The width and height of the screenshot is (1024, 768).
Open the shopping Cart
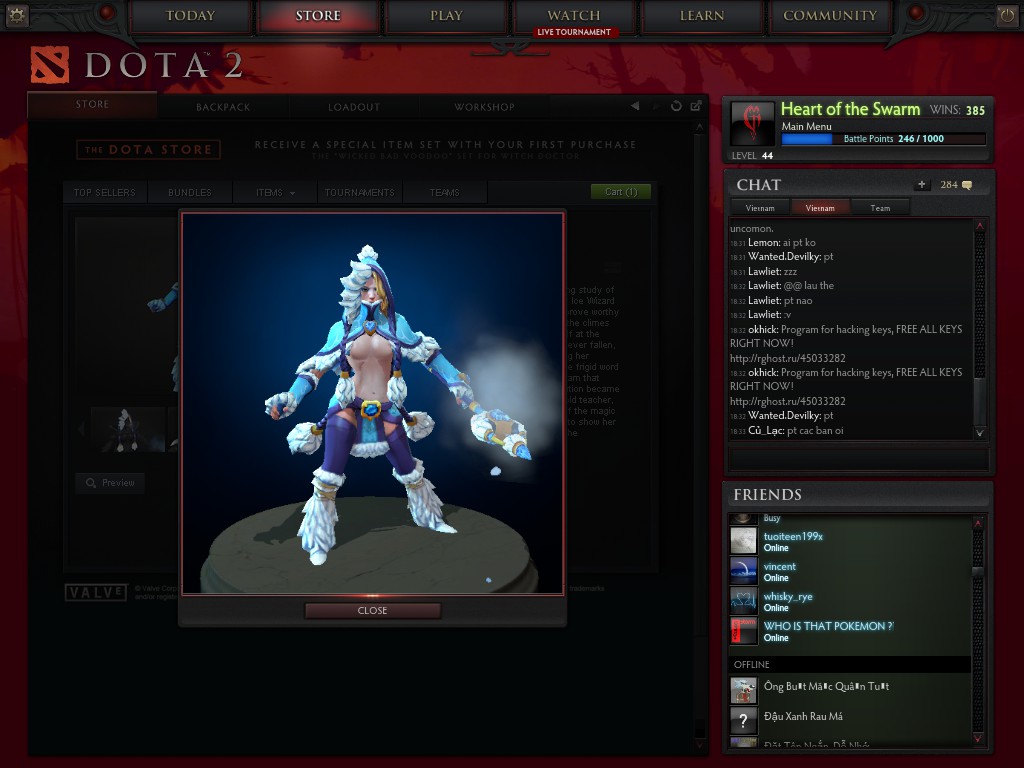[x=621, y=191]
